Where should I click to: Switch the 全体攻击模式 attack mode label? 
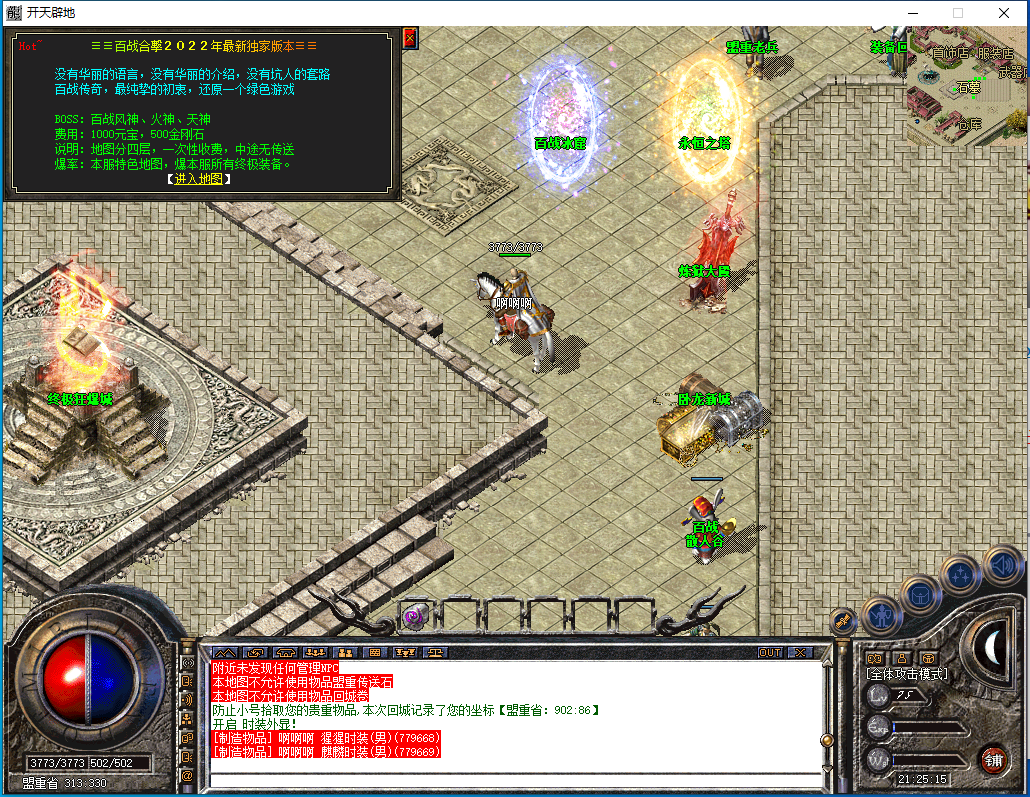pyautogui.click(x=907, y=674)
